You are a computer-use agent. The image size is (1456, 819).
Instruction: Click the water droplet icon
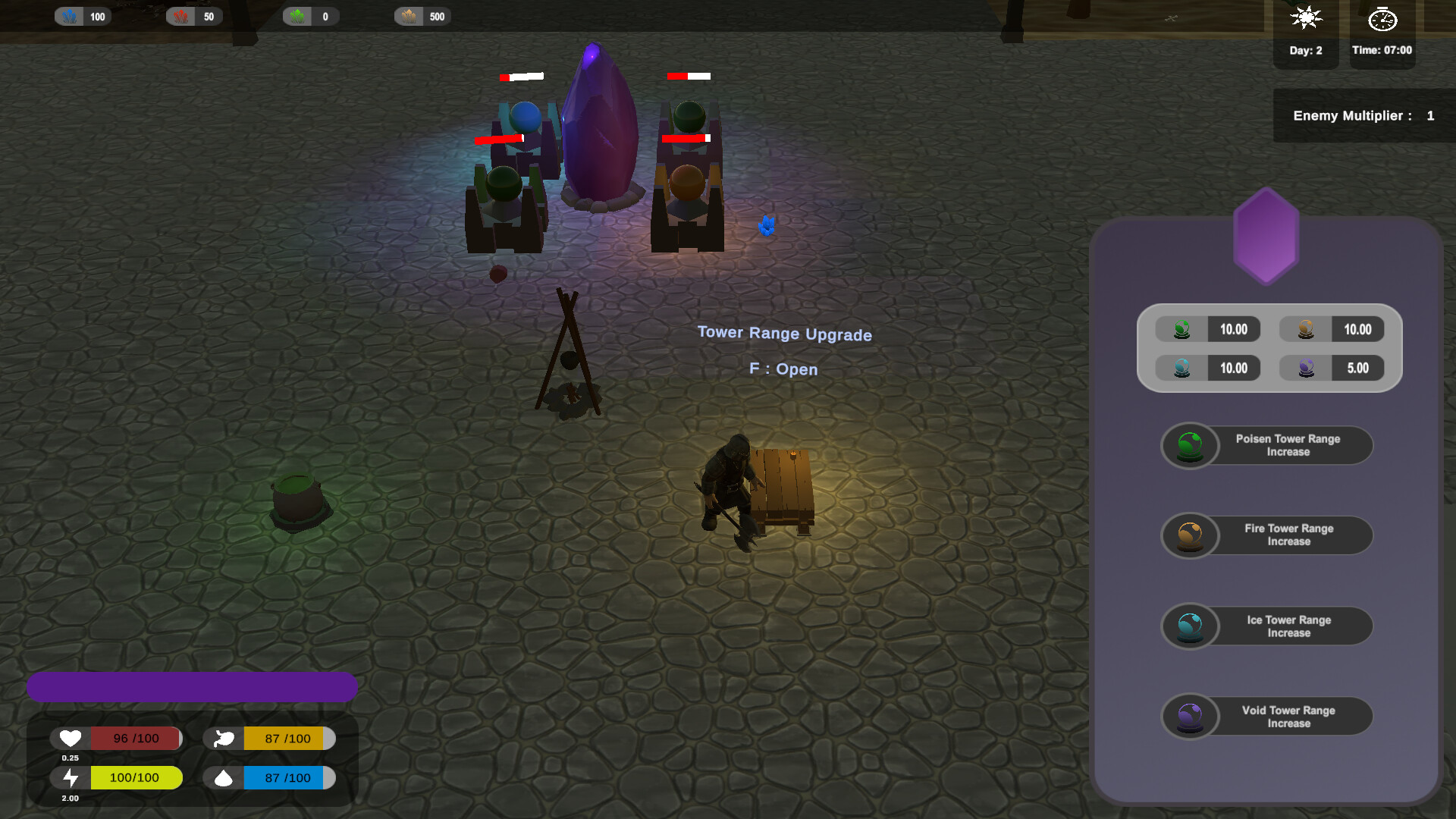pyautogui.click(x=223, y=777)
